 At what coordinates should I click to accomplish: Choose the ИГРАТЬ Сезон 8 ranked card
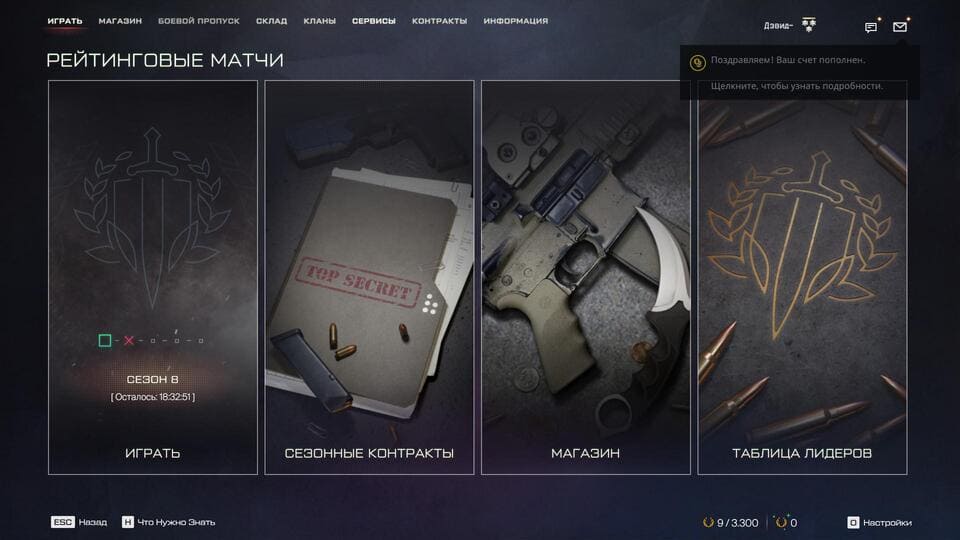[x=153, y=277]
